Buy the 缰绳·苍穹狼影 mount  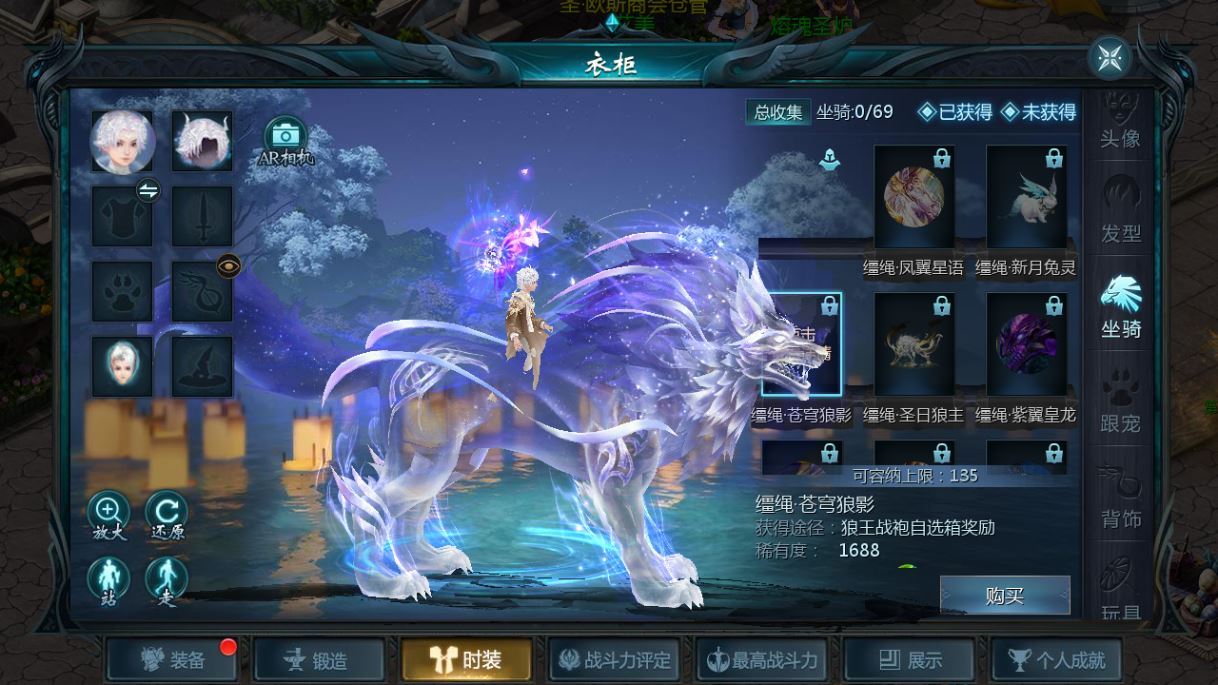[1004, 596]
